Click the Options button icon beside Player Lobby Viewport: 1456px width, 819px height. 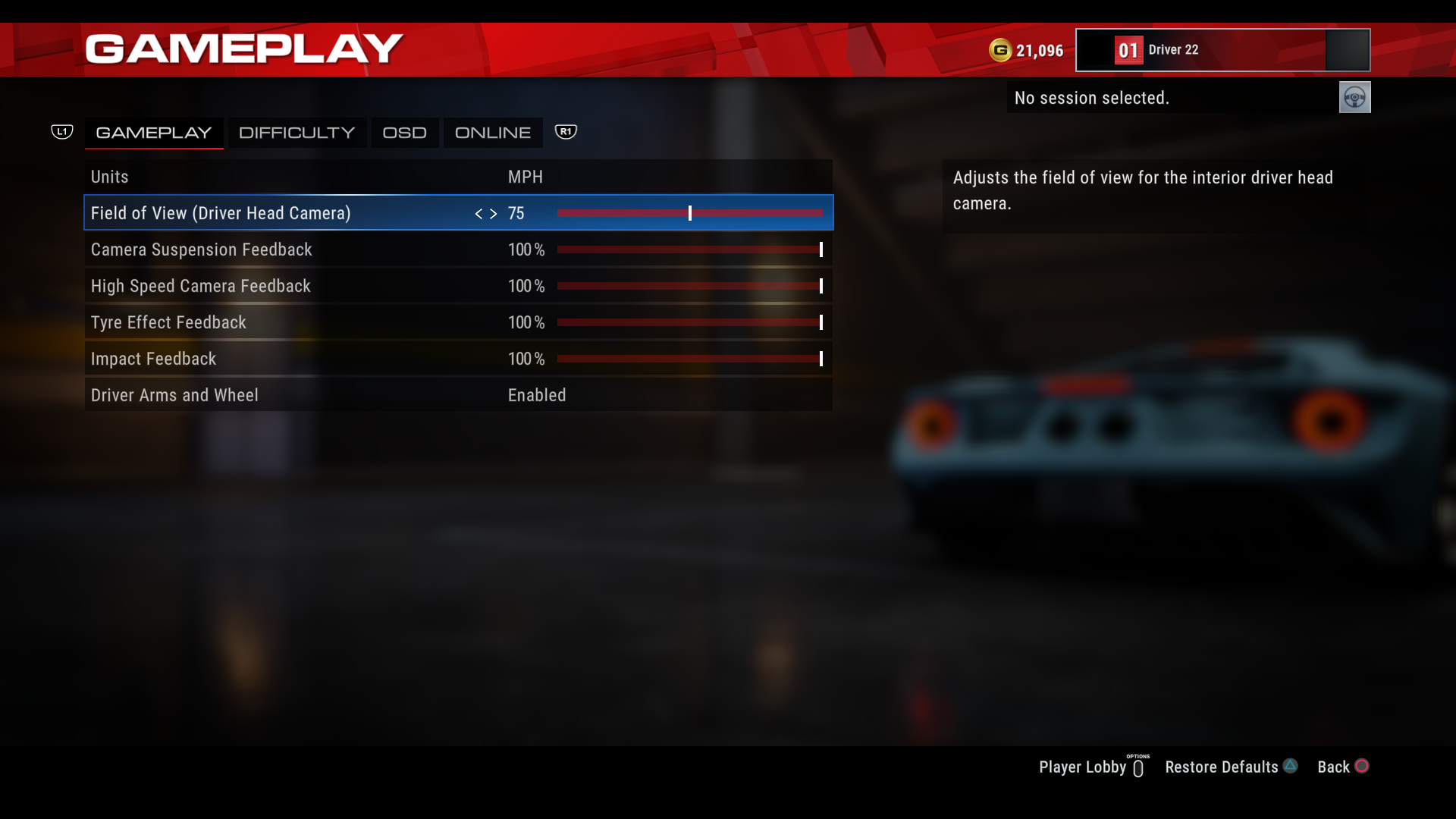pos(1138,767)
